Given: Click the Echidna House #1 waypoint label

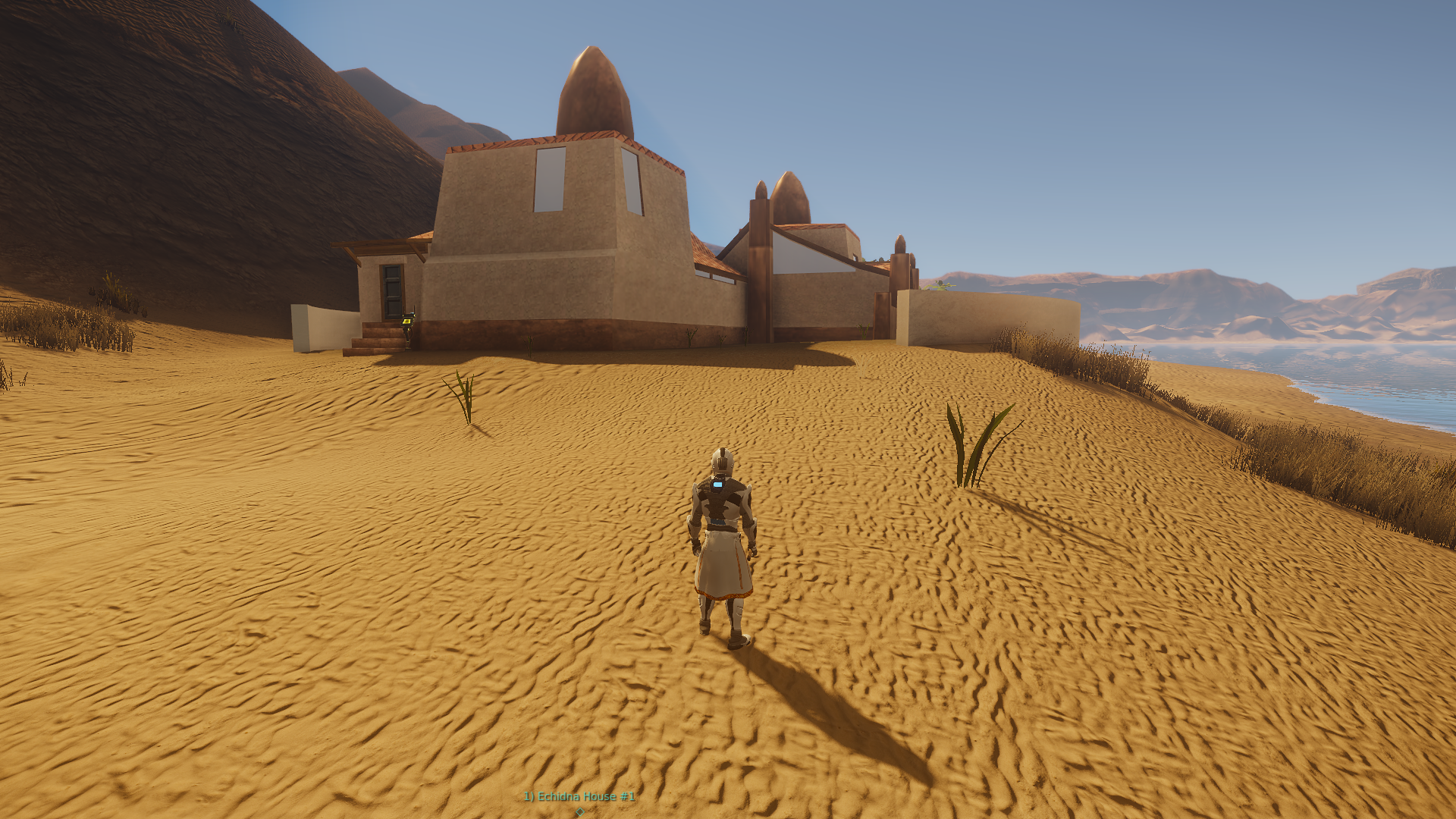Looking at the screenshot, I should tap(579, 796).
